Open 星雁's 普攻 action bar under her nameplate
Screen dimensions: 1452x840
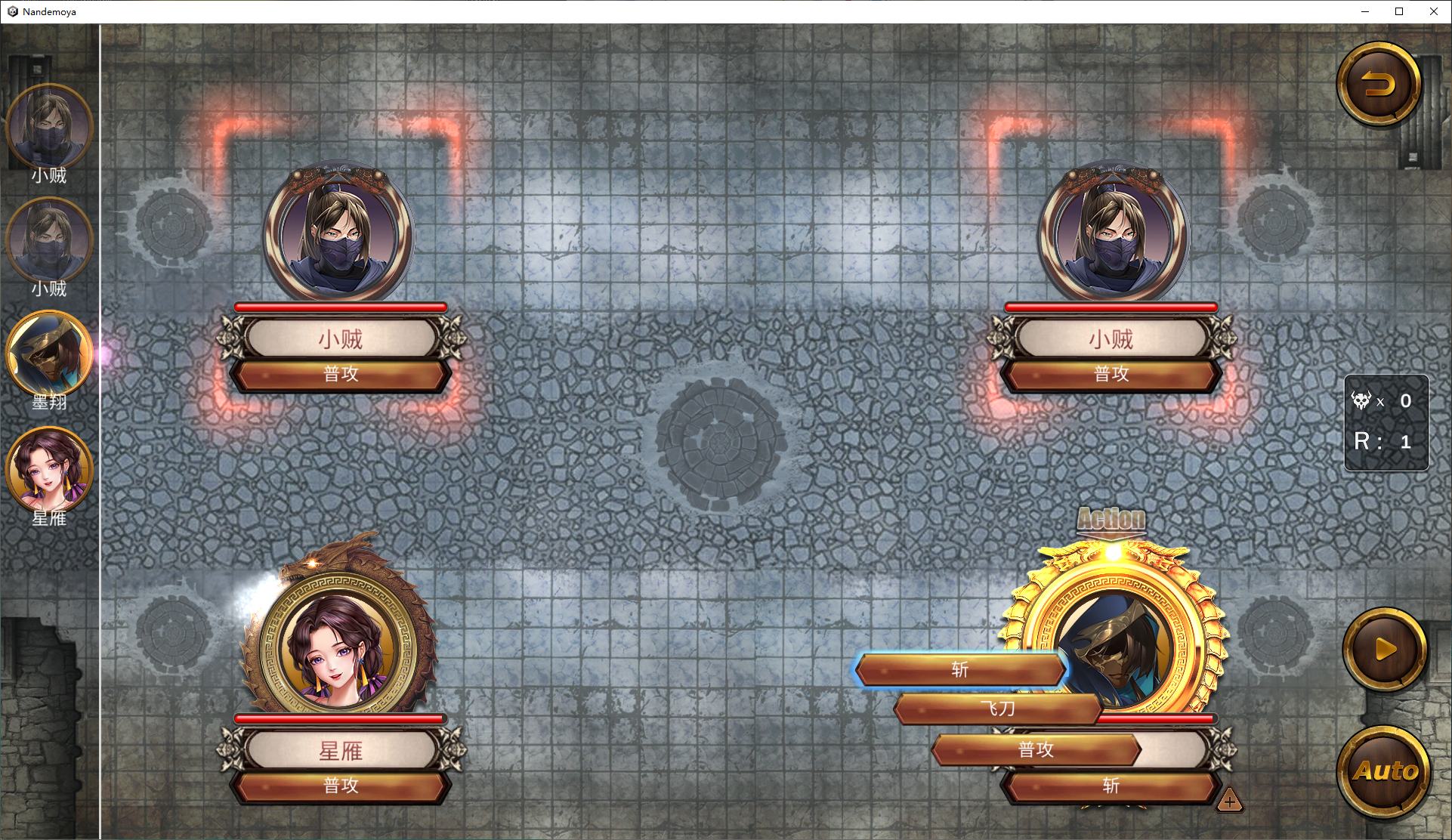click(x=341, y=786)
